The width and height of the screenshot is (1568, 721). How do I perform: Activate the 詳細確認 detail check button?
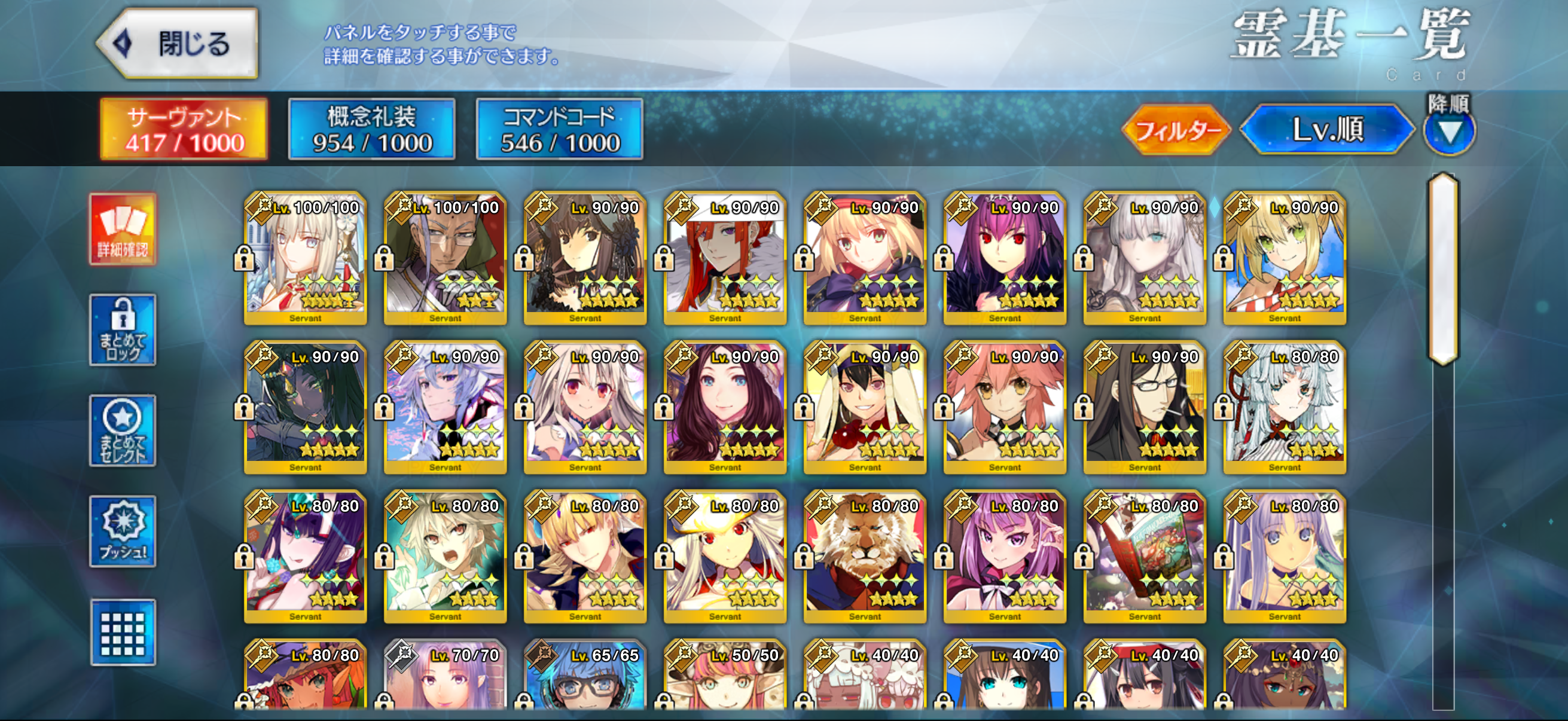point(123,230)
